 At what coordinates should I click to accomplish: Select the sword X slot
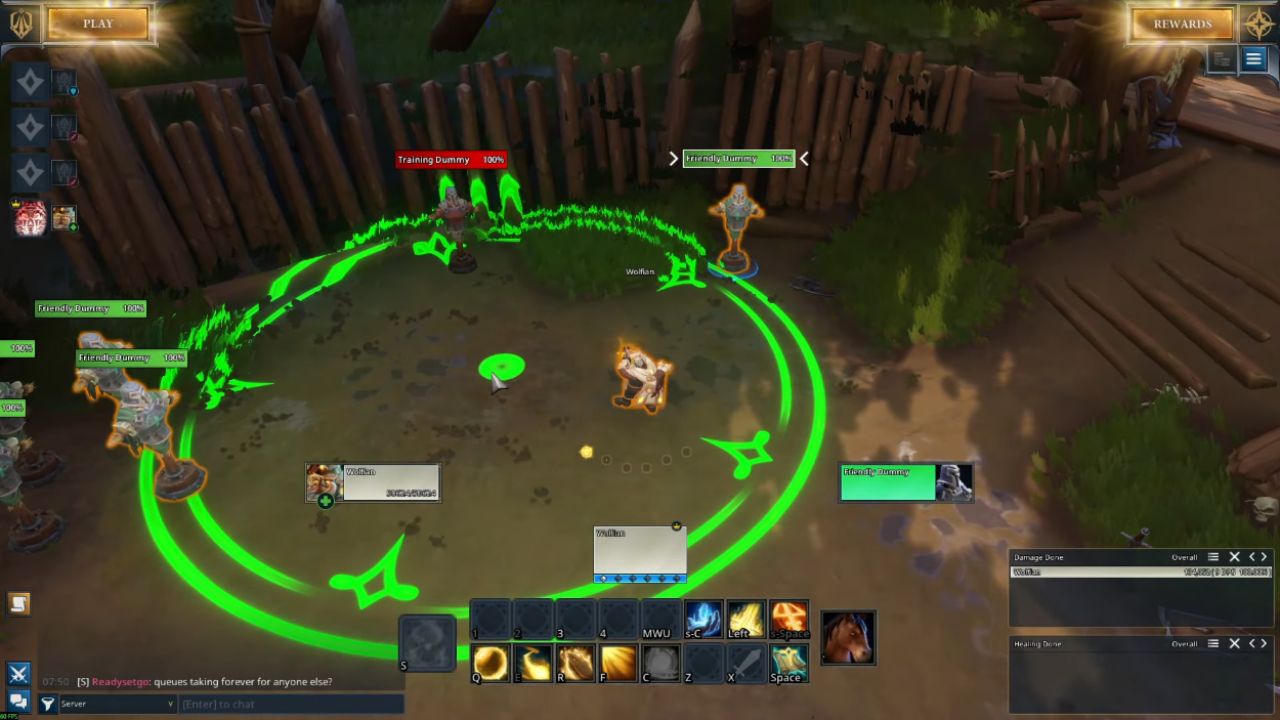point(745,662)
